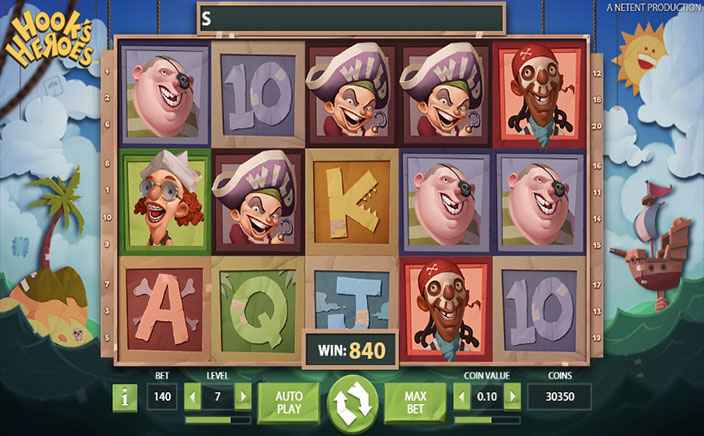Screen dimensions: 704x436
Task: Click the bet level slider bar
Action: pos(218,419)
